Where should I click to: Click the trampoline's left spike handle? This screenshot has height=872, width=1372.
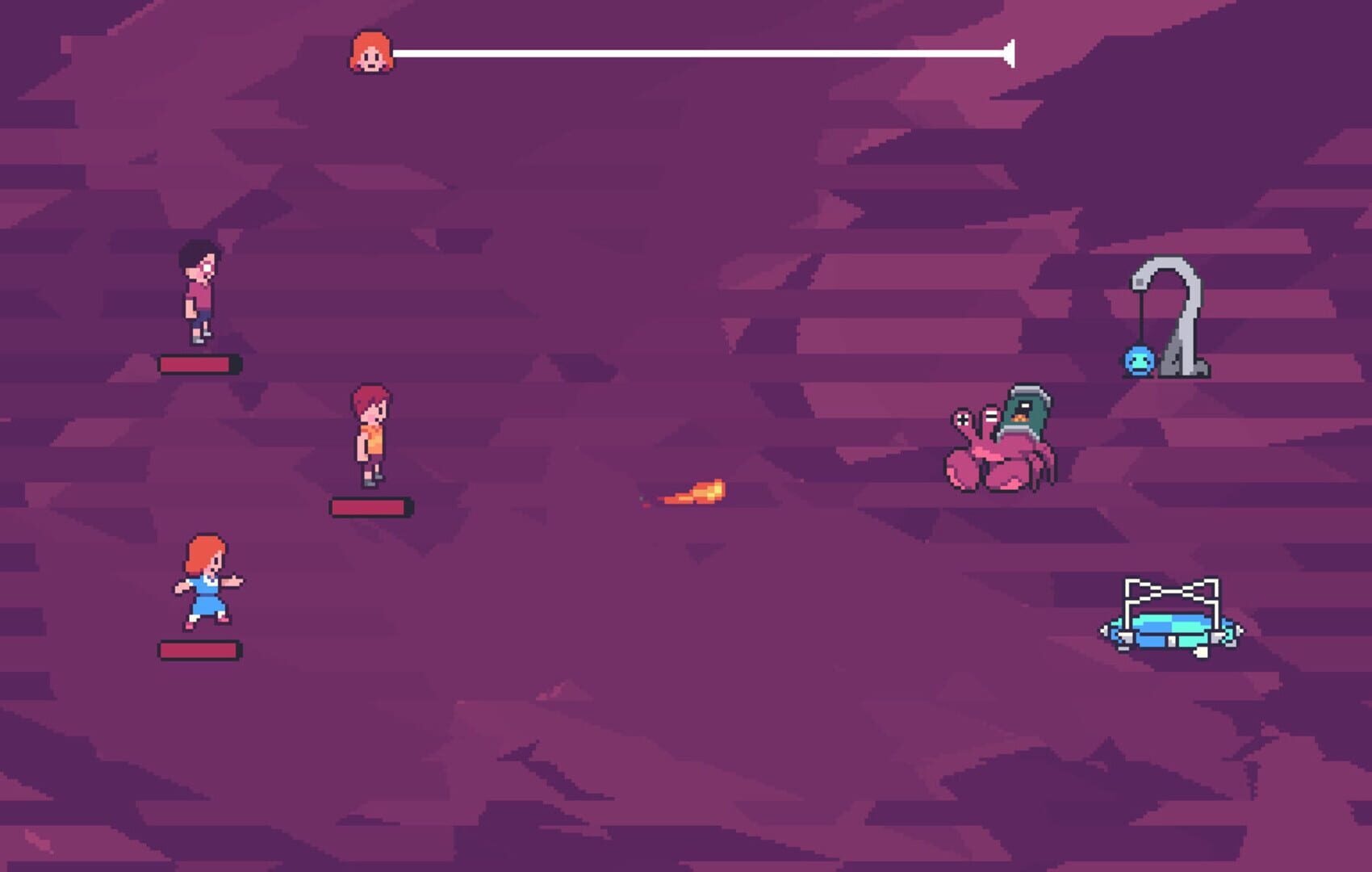pyautogui.click(x=1103, y=631)
